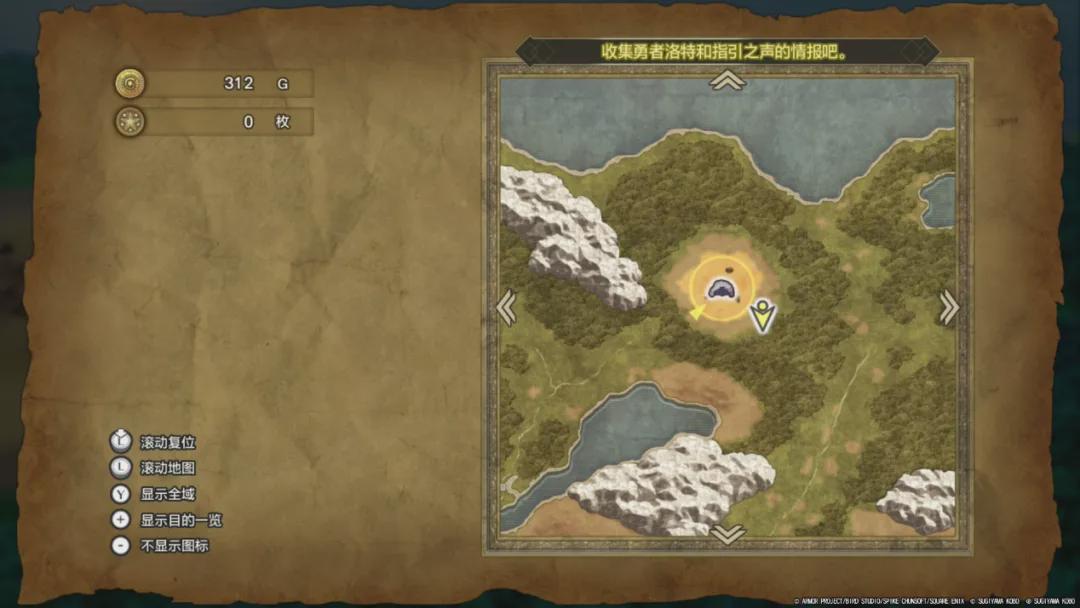Select the 滚动地图 scroll map option
Image resolution: width=1080 pixels, height=608 pixels.
[x=167, y=468]
